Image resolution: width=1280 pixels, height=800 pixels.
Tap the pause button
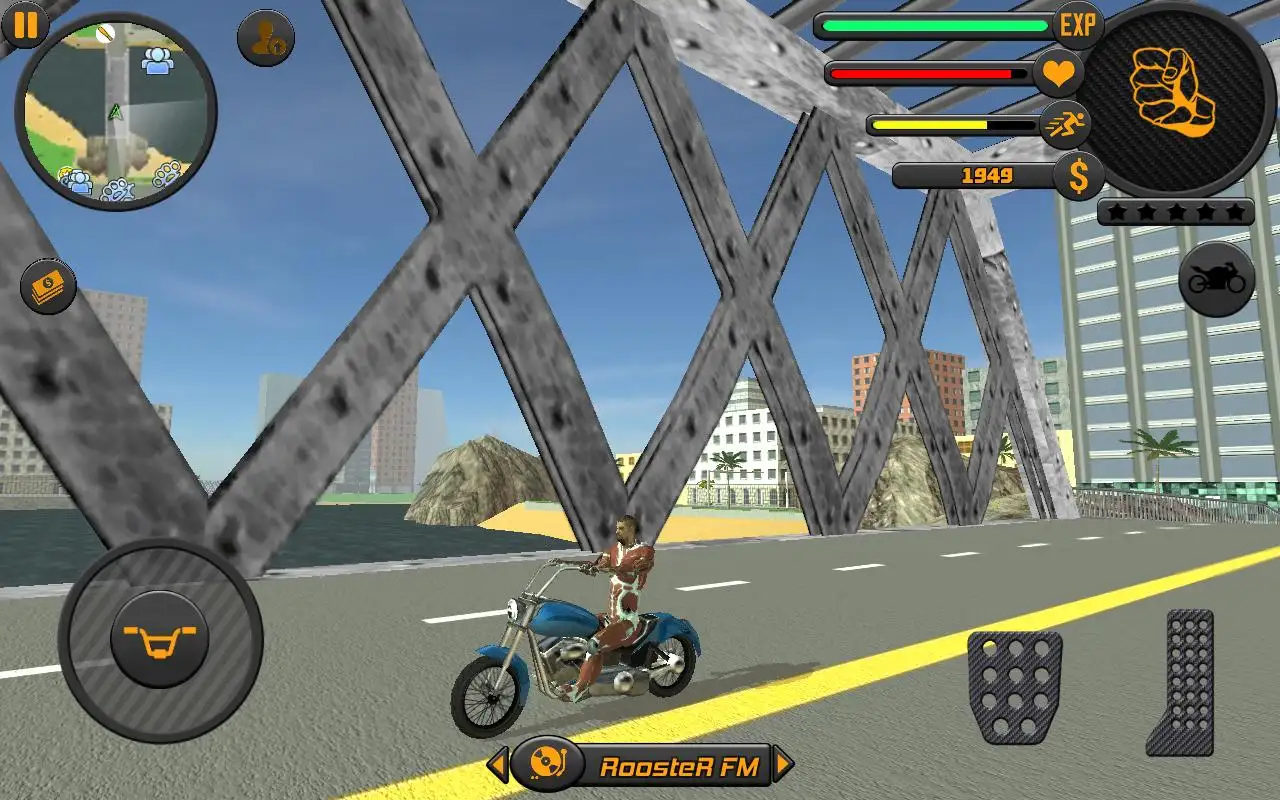pyautogui.click(x=23, y=24)
